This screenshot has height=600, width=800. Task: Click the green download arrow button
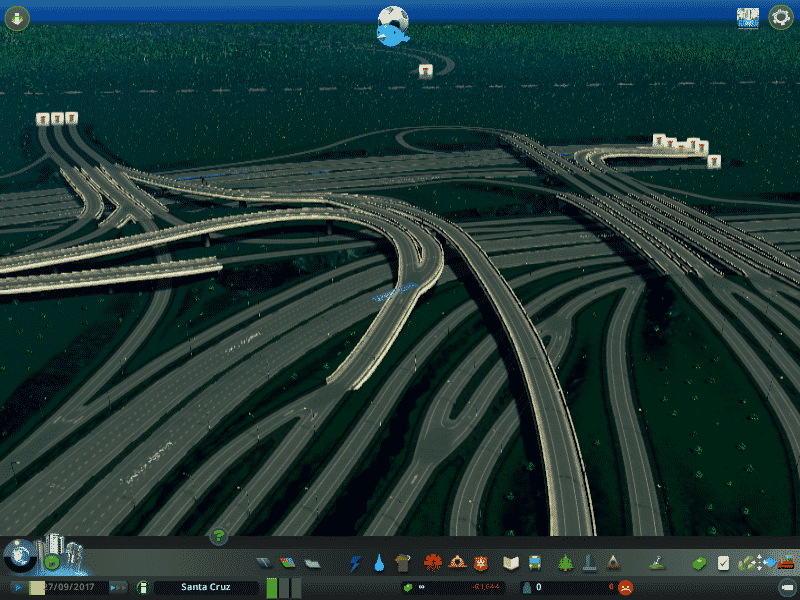point(17,18)
